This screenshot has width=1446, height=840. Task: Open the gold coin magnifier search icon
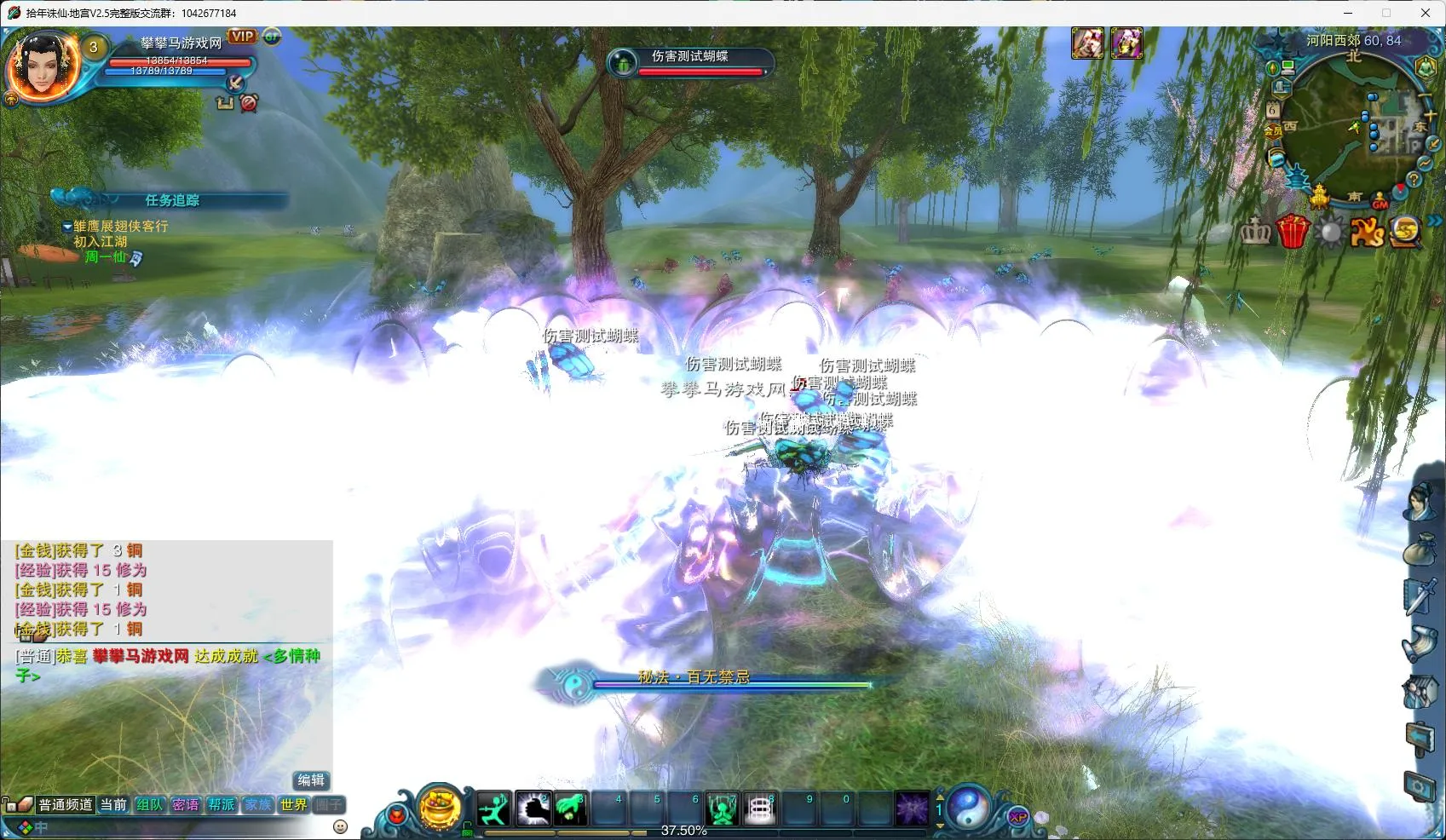point(1405,231)
